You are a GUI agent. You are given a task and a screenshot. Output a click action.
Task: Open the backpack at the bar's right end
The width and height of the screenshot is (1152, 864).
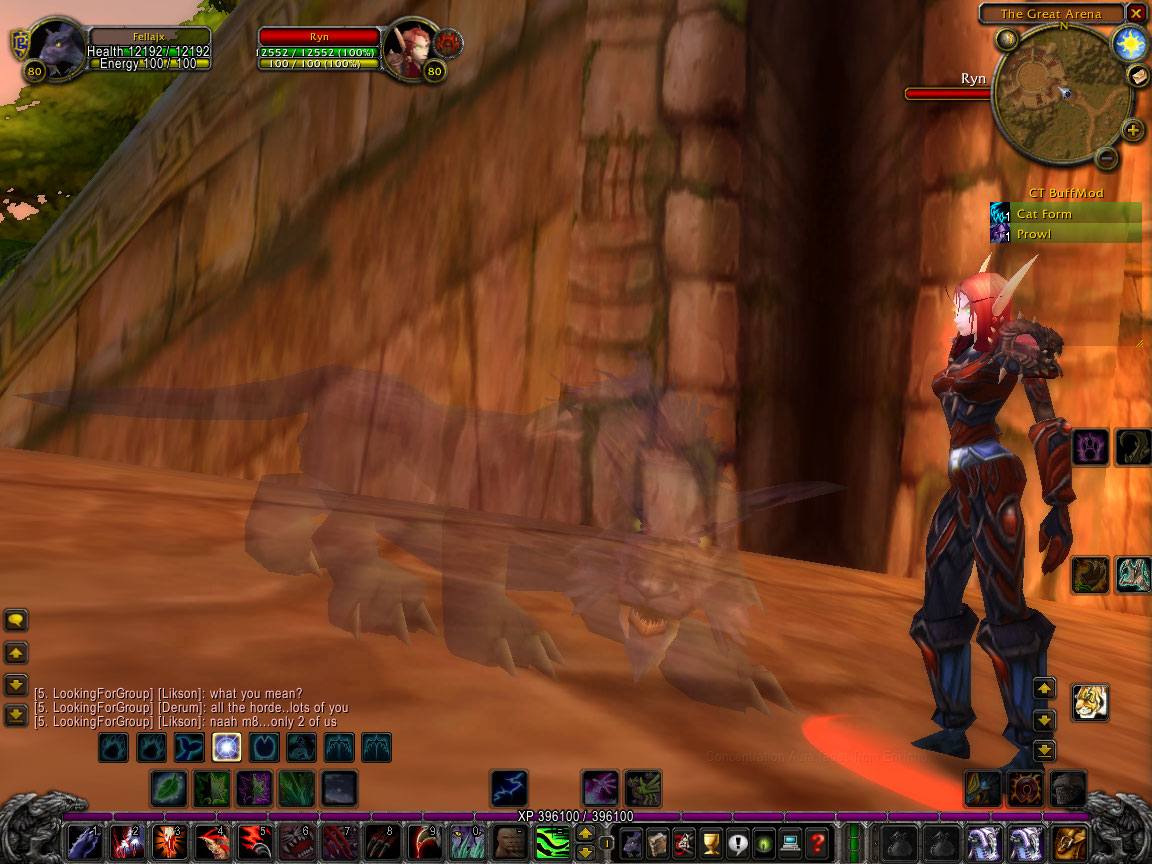coord(1069,843)
